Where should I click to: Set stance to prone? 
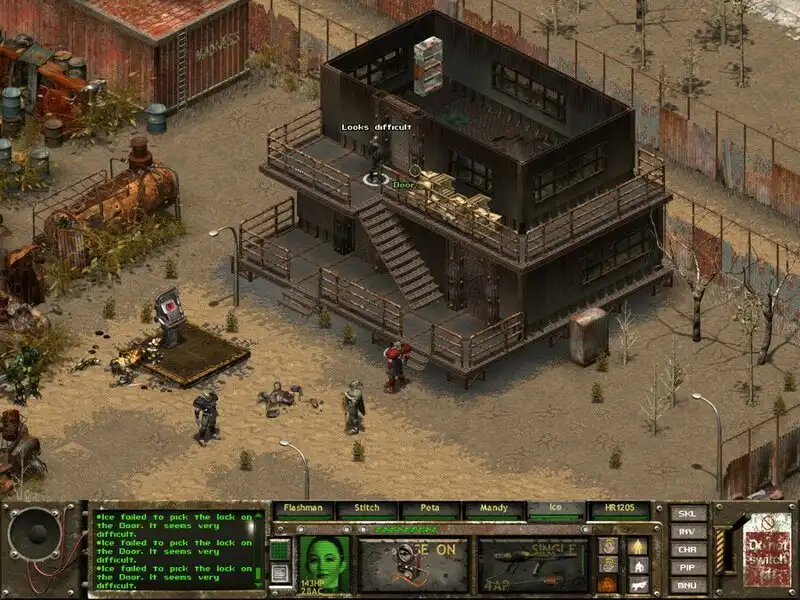(x=637, y=583)
